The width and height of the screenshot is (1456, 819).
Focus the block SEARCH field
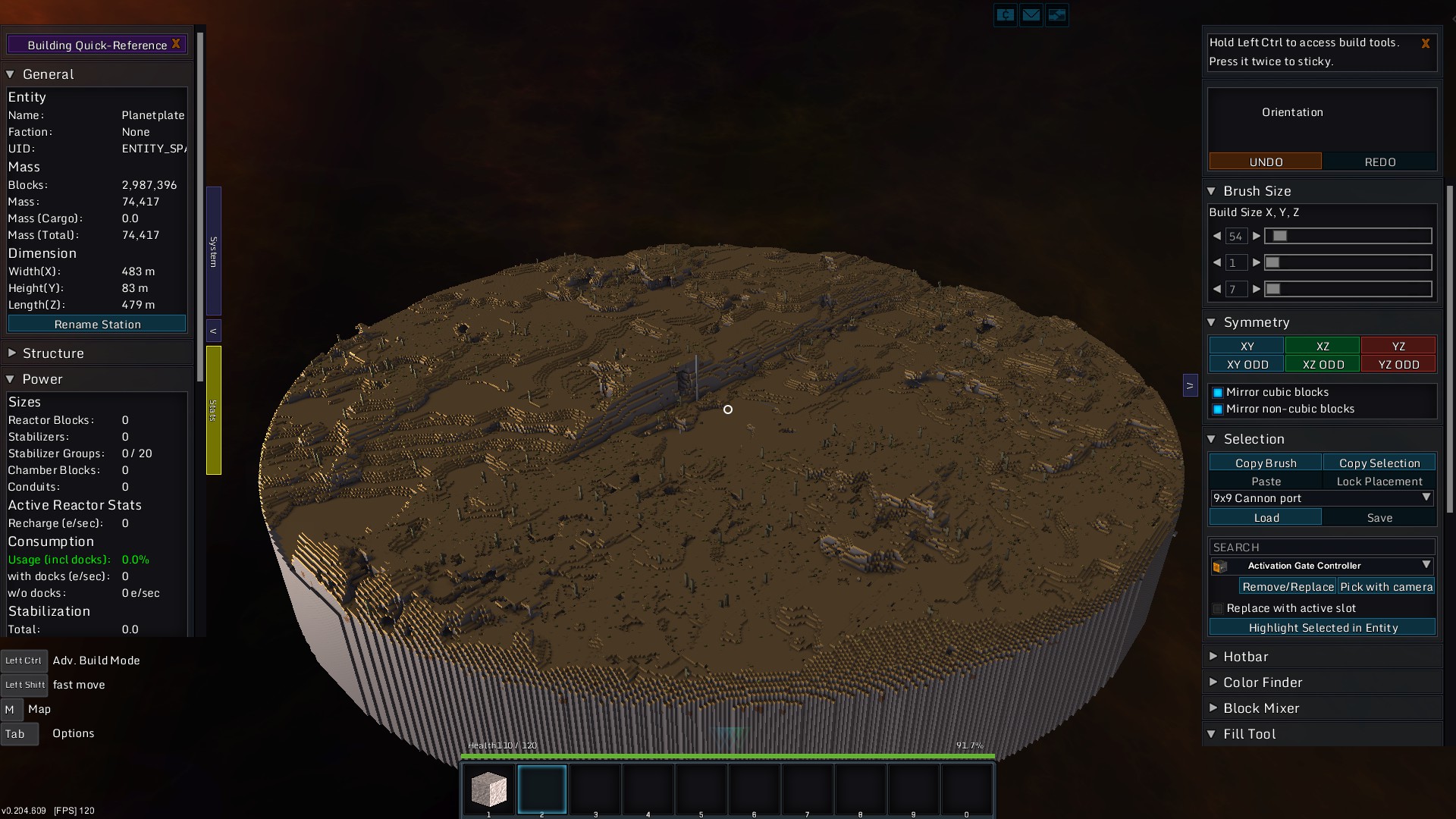click(1321, 547)
